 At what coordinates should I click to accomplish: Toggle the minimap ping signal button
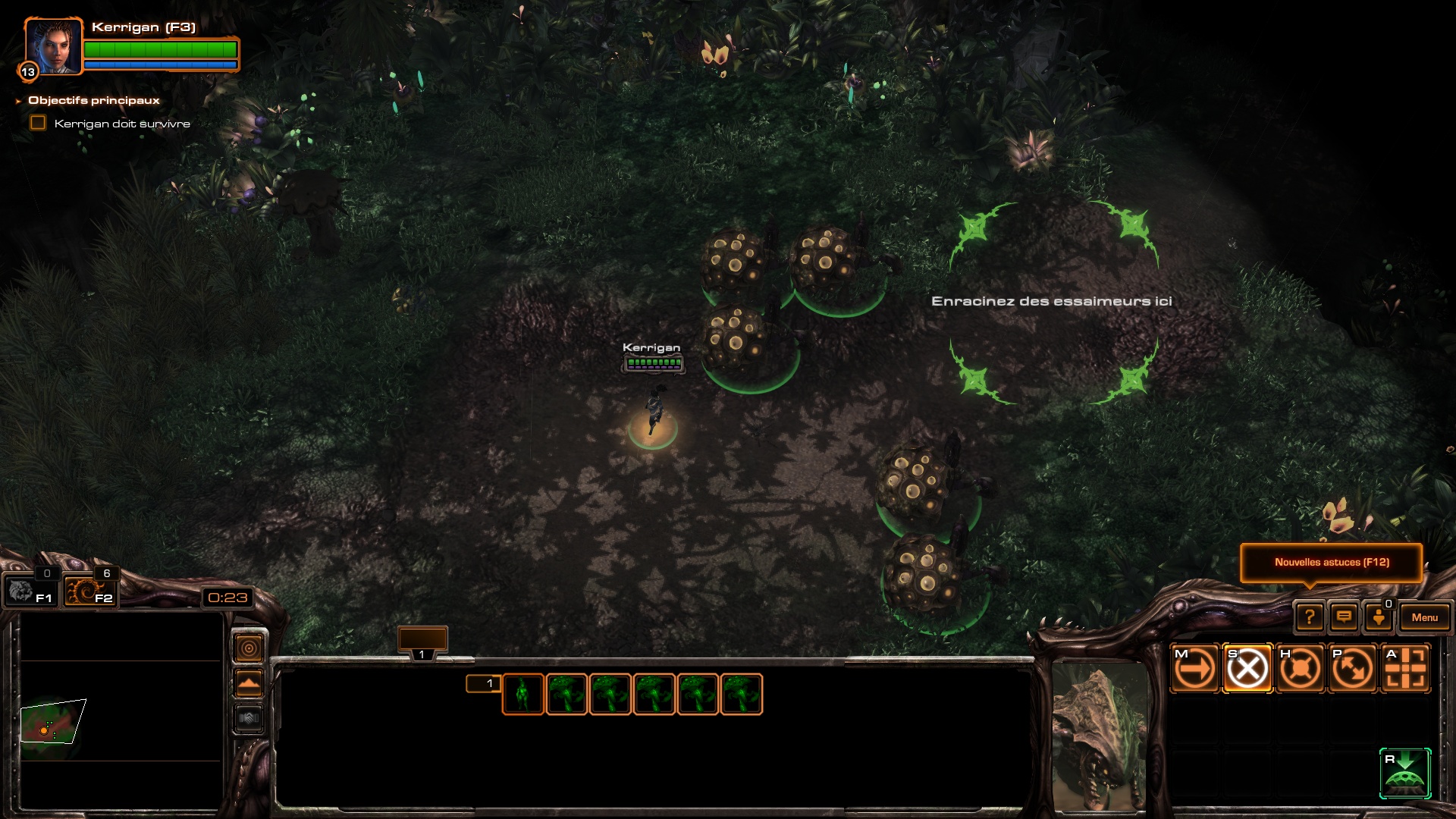pyautogui.click(x=249, y=648)
